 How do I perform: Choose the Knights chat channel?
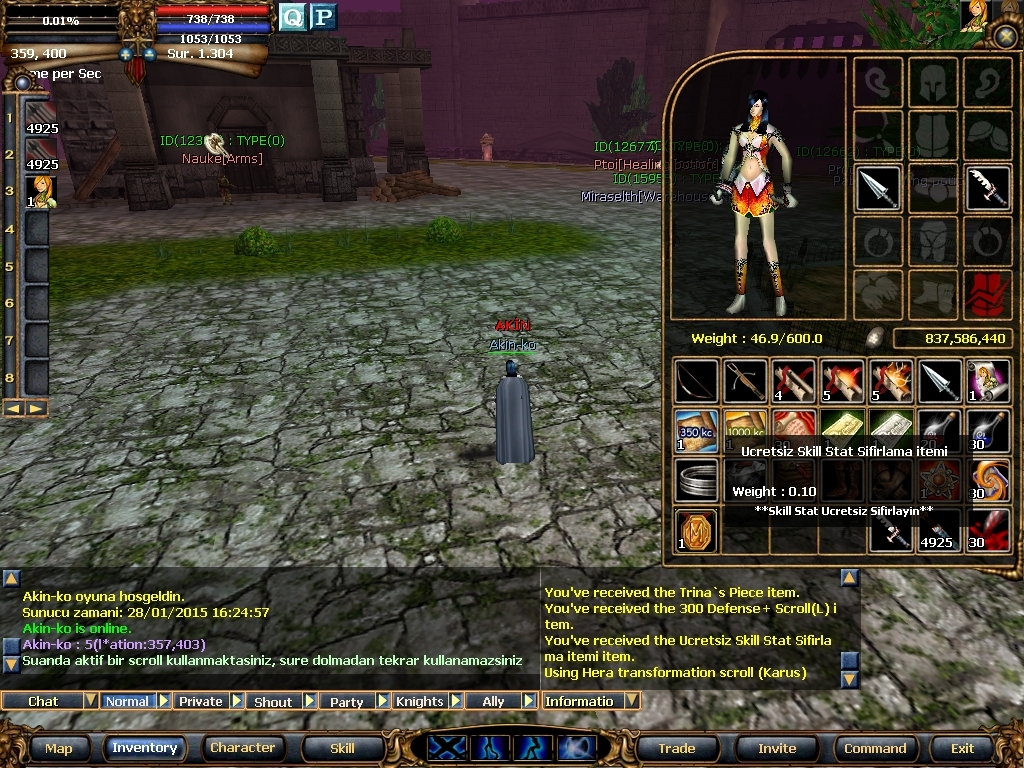[x=419, y=701]
